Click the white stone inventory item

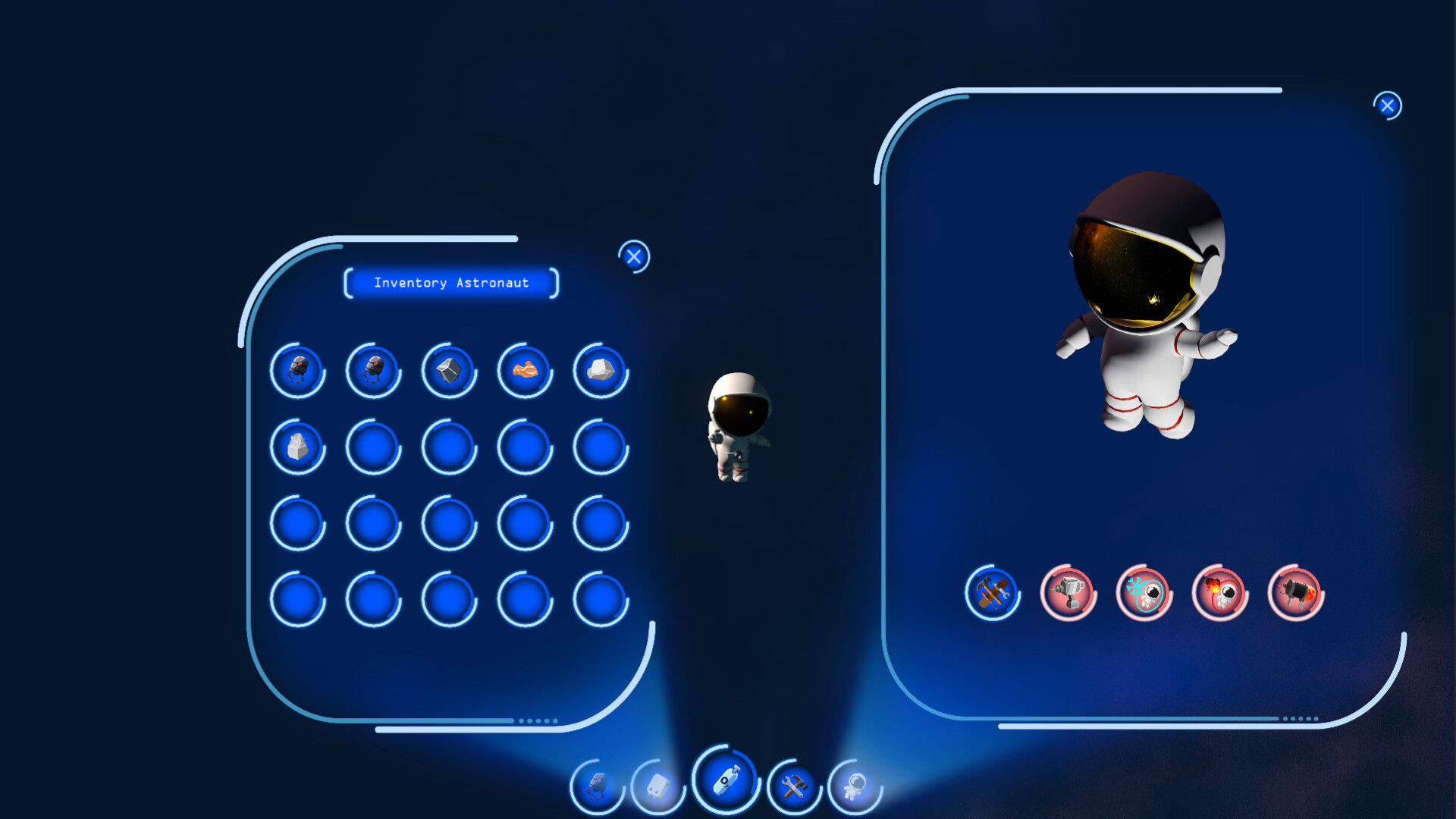(600, 371)
